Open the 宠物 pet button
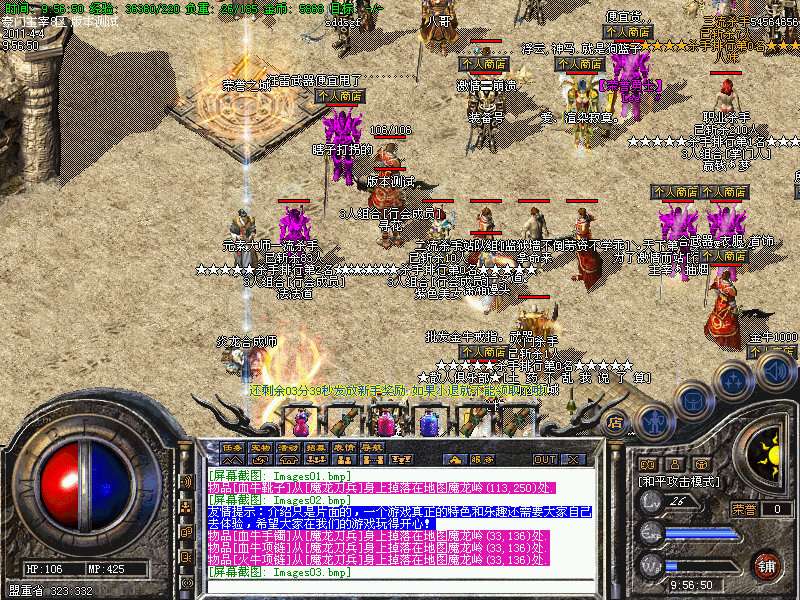Screen dimensions: 800x600 pos(260,446)
